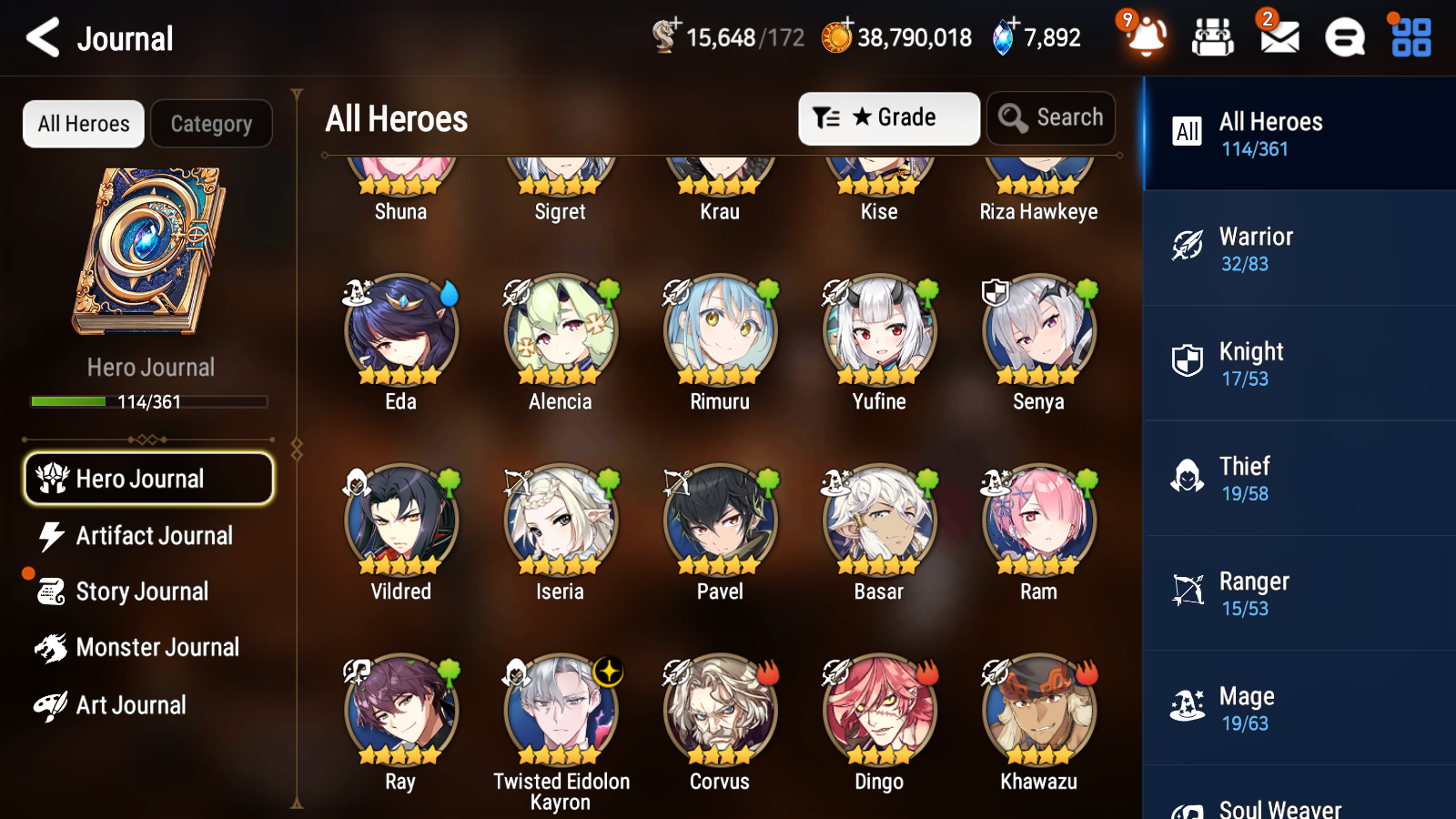Switch to the All Heroes tab

pyautogui.click(x=83, y=123)
